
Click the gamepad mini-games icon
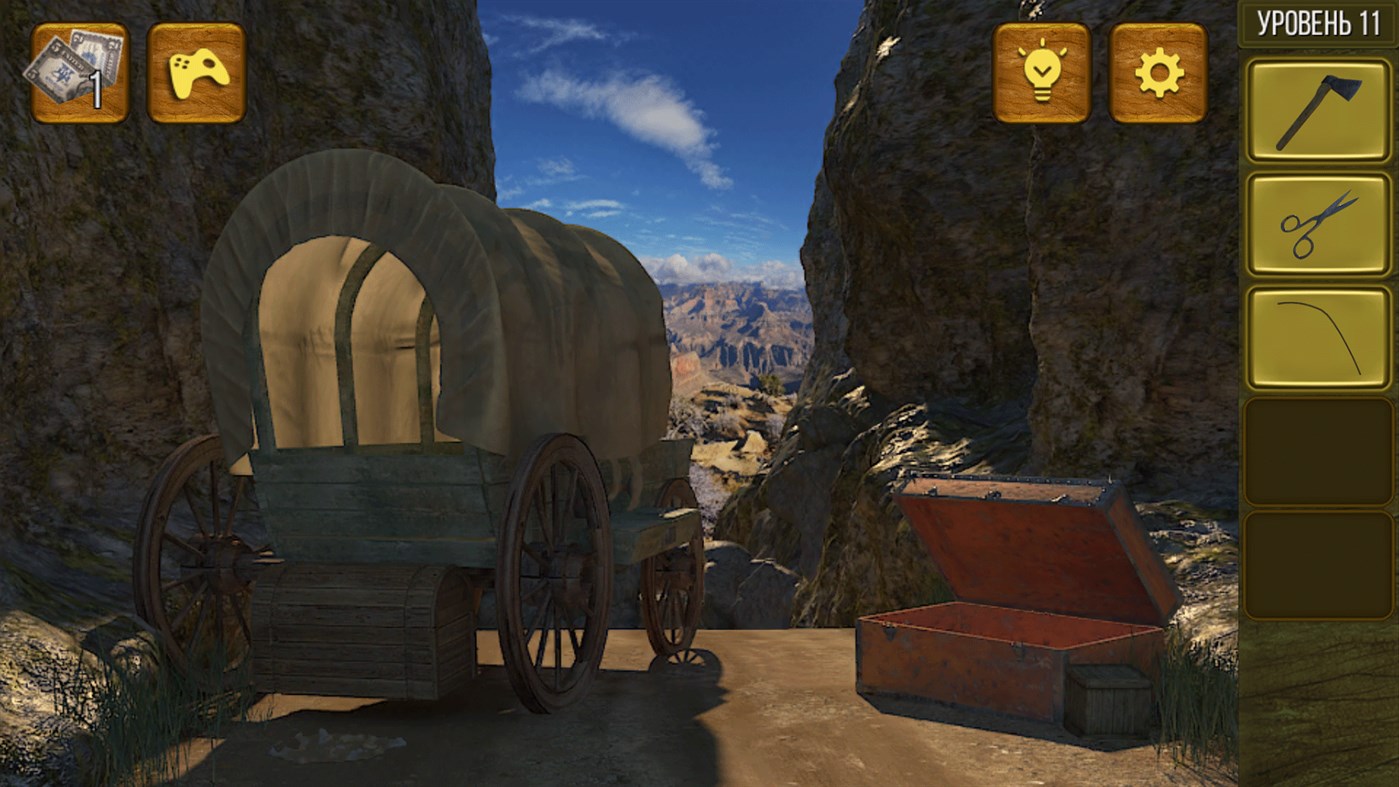tap(196, 74)
